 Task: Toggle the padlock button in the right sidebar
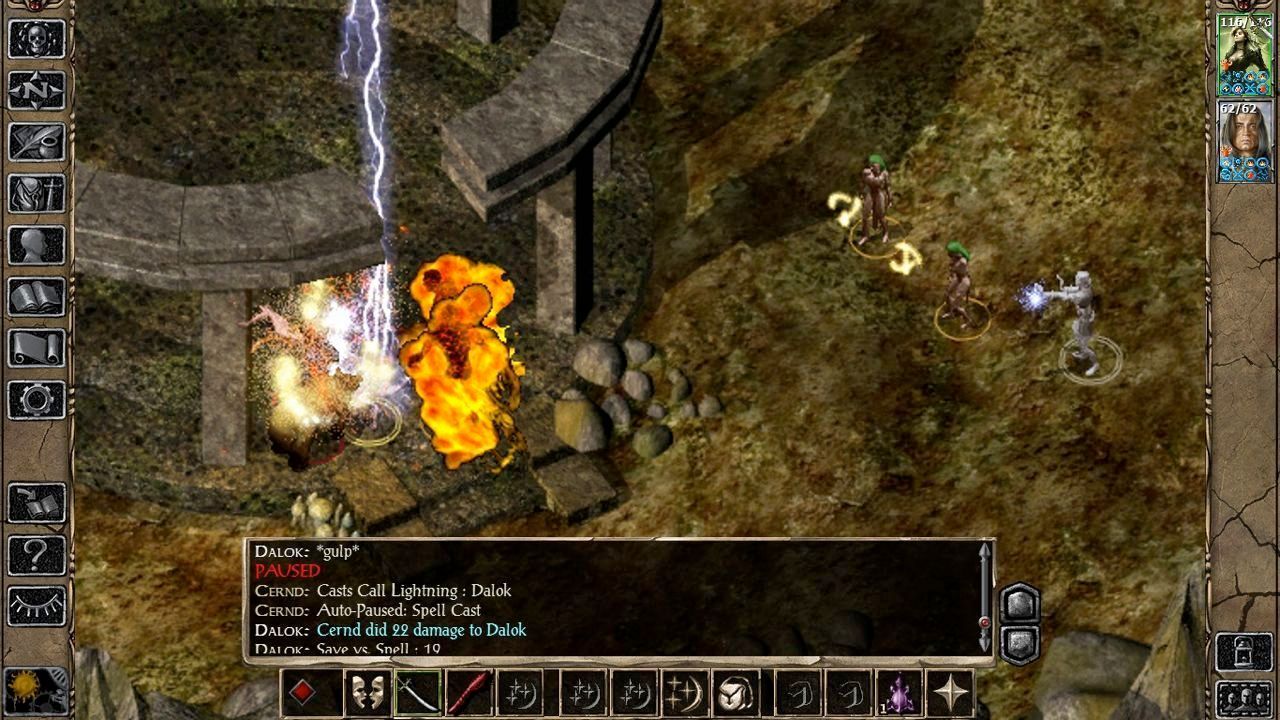[1244, 652]
